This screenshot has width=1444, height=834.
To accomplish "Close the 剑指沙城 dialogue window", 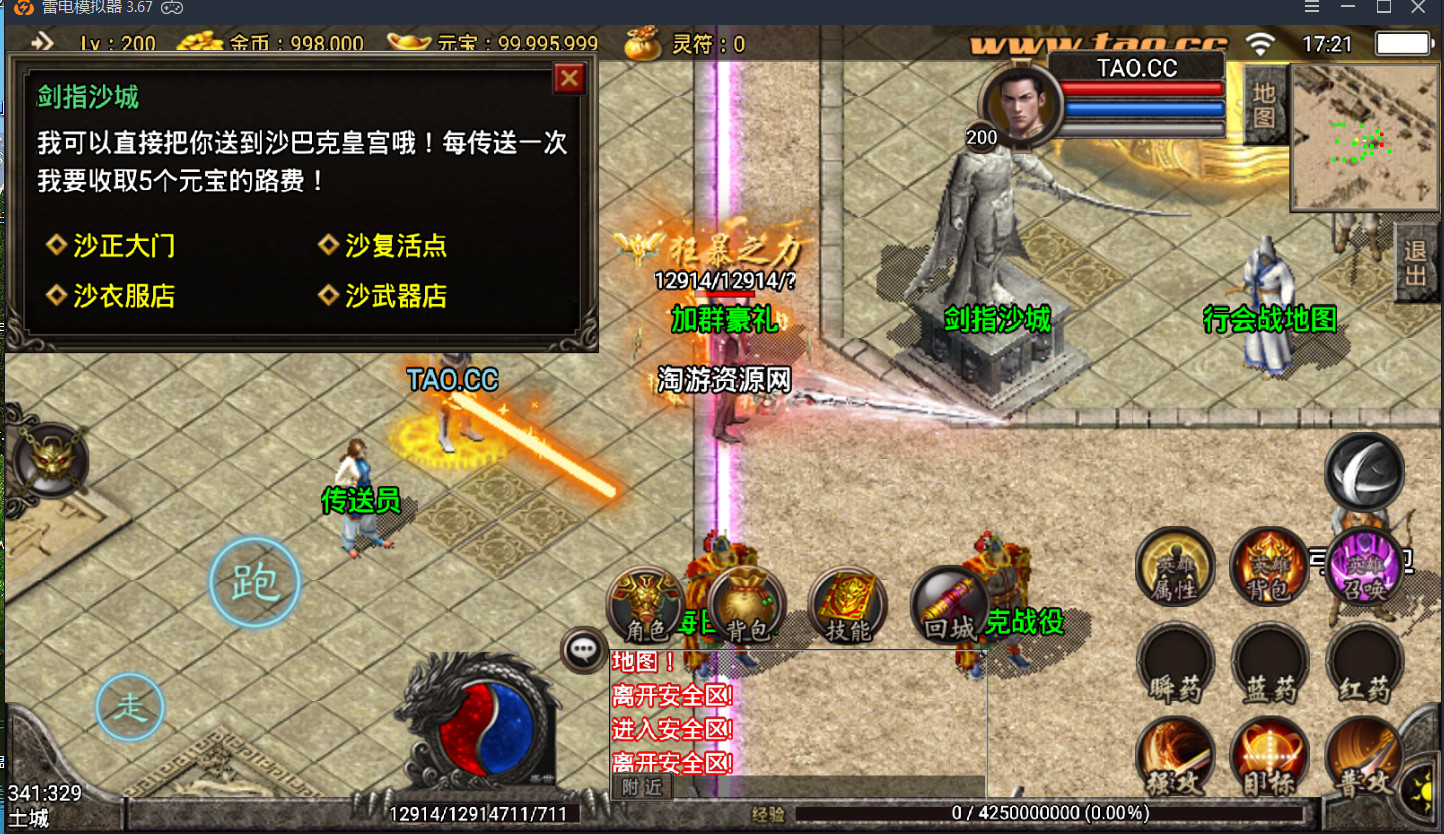I will (x=569, y=78).
